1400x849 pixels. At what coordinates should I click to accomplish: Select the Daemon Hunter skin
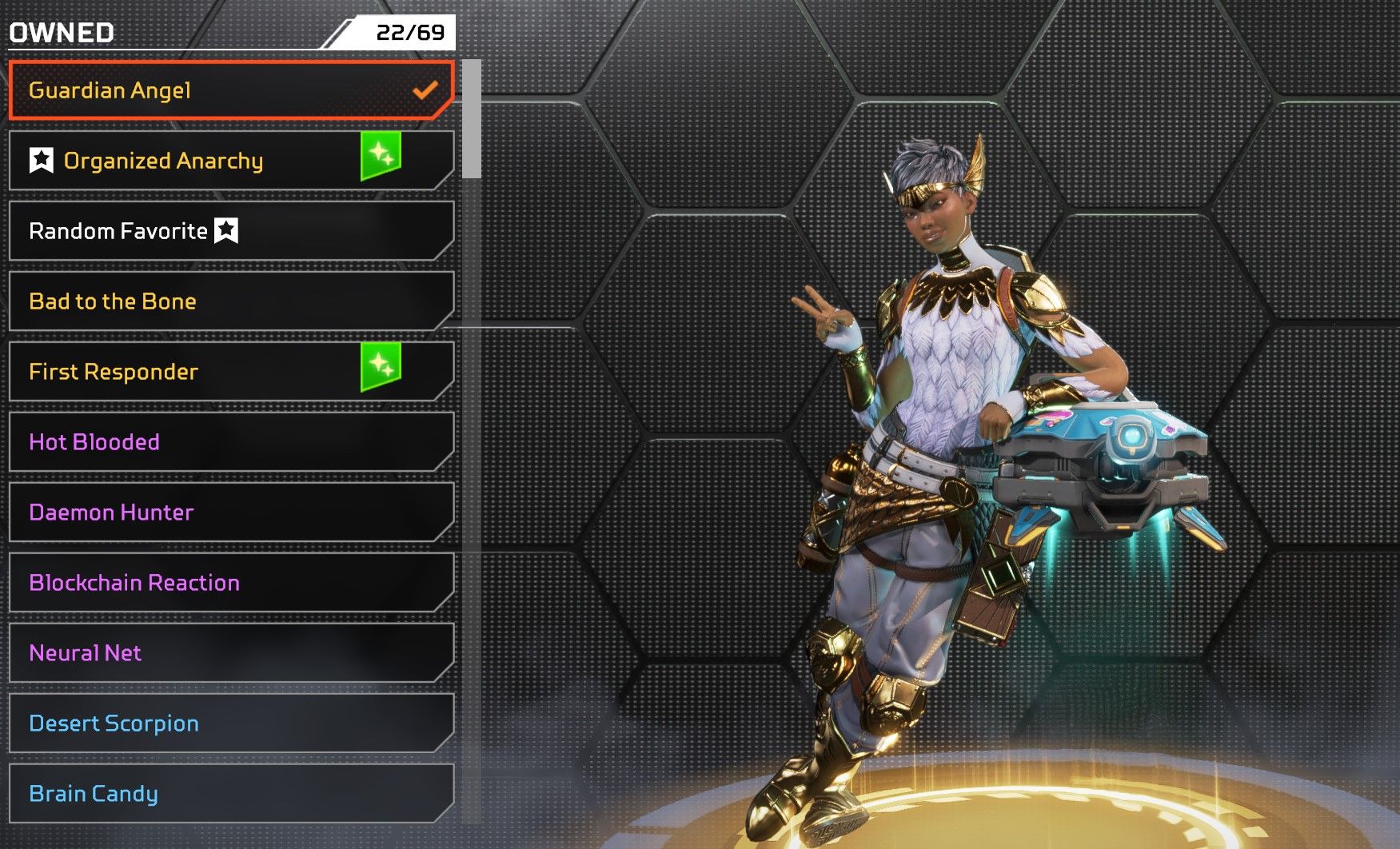231,512
